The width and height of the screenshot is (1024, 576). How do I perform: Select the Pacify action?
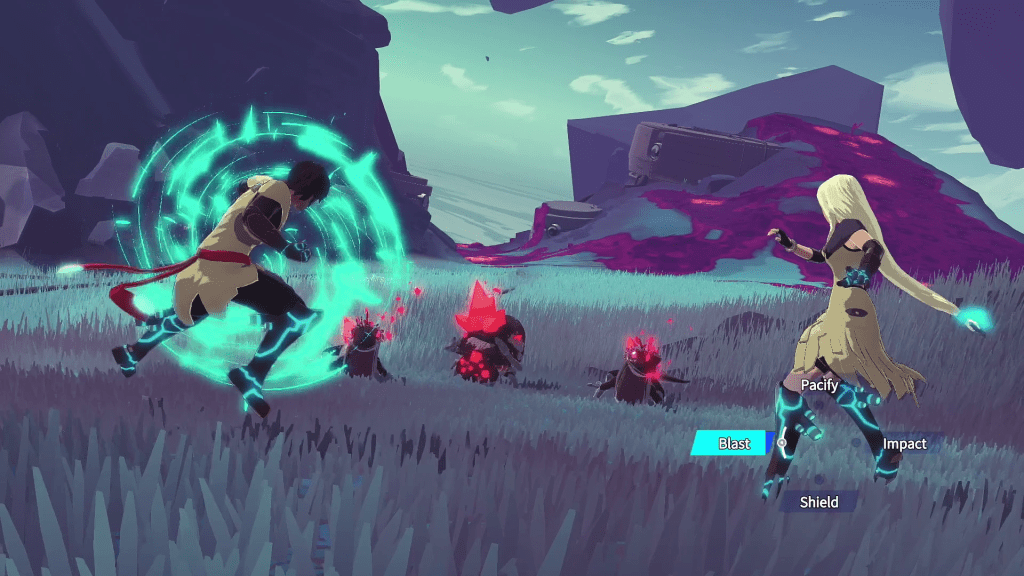tap(819, 385)
